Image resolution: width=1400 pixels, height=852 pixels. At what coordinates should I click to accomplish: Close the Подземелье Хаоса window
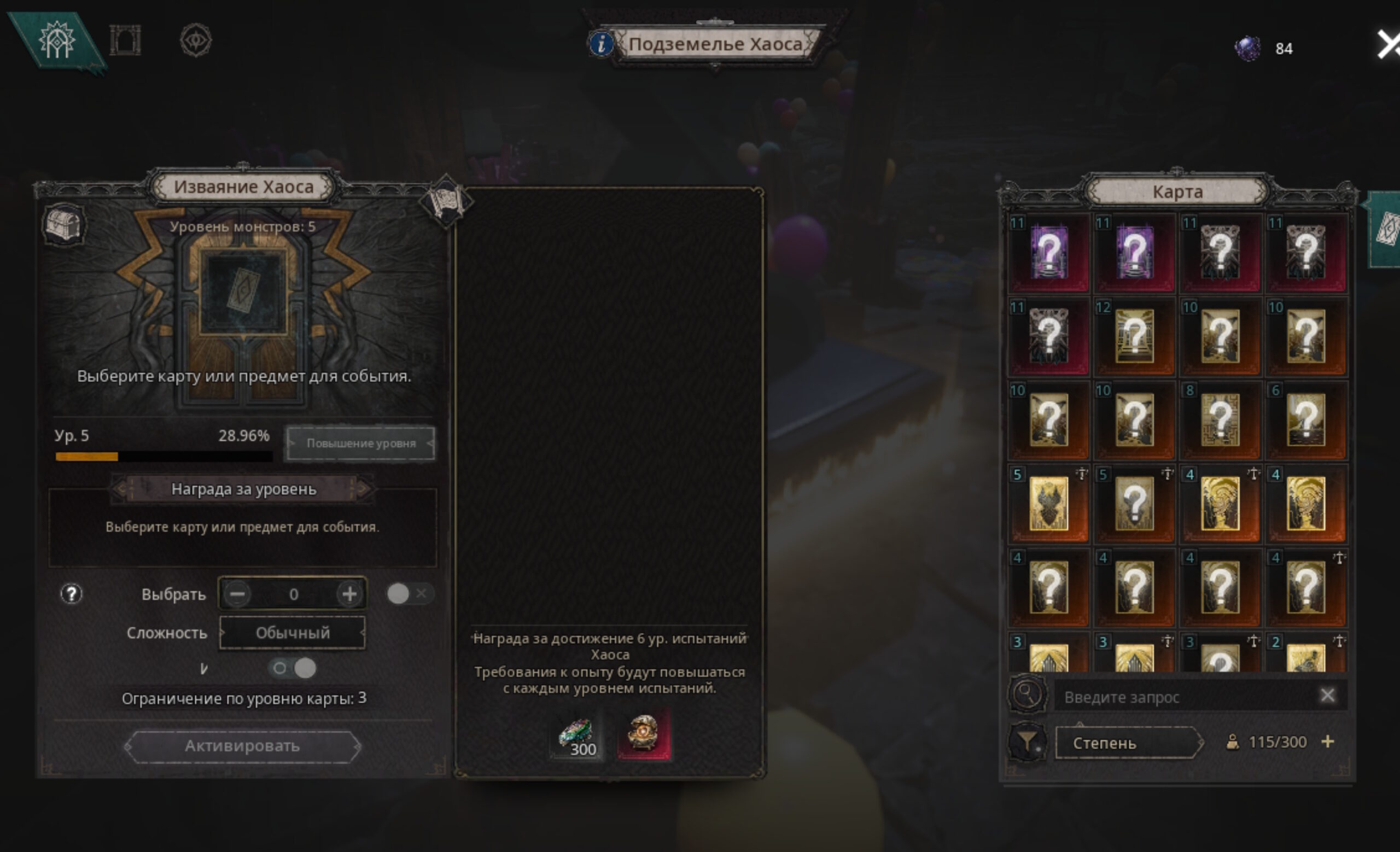tap(1387, 44)
